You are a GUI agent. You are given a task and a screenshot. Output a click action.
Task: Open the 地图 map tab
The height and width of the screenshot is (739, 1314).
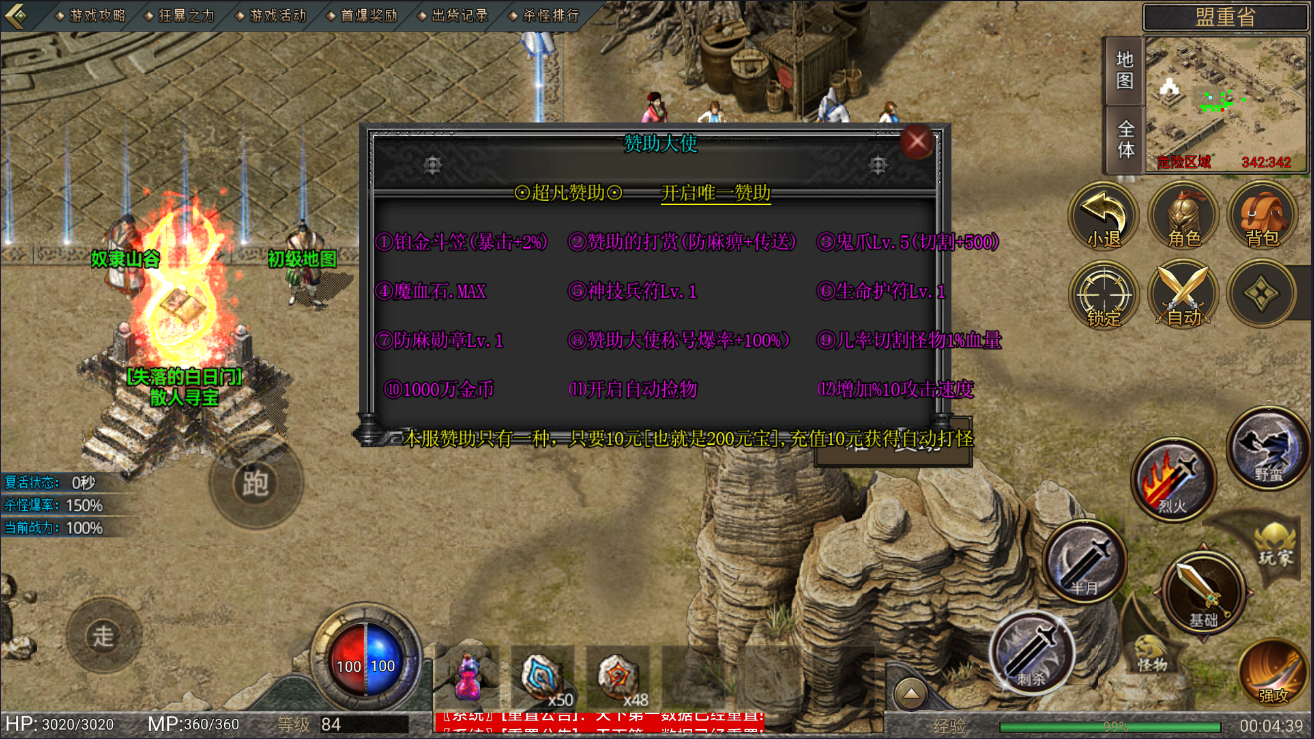pyautogui.click(x=1125, y=70)
